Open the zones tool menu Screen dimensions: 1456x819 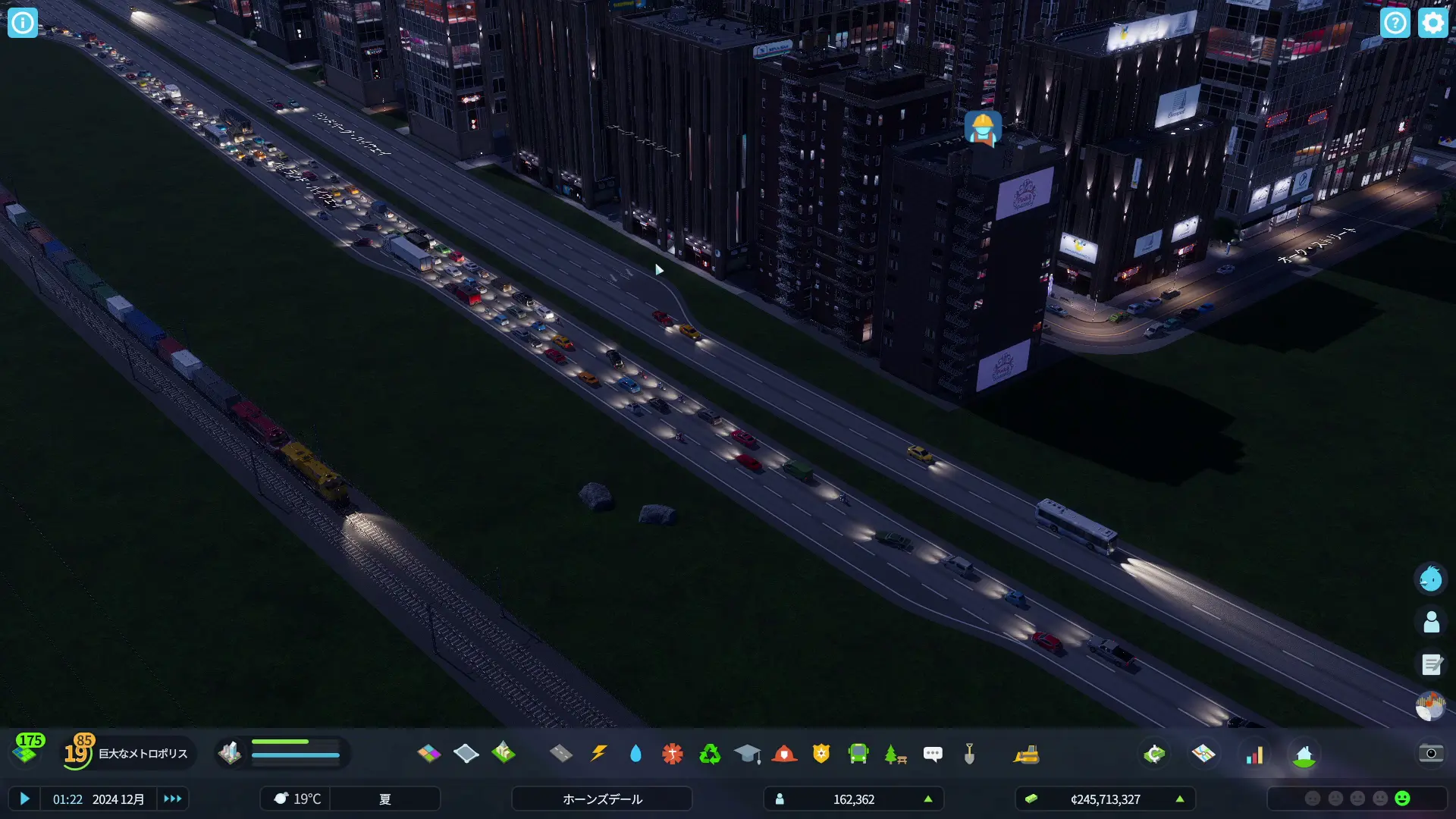coord(428,753)
